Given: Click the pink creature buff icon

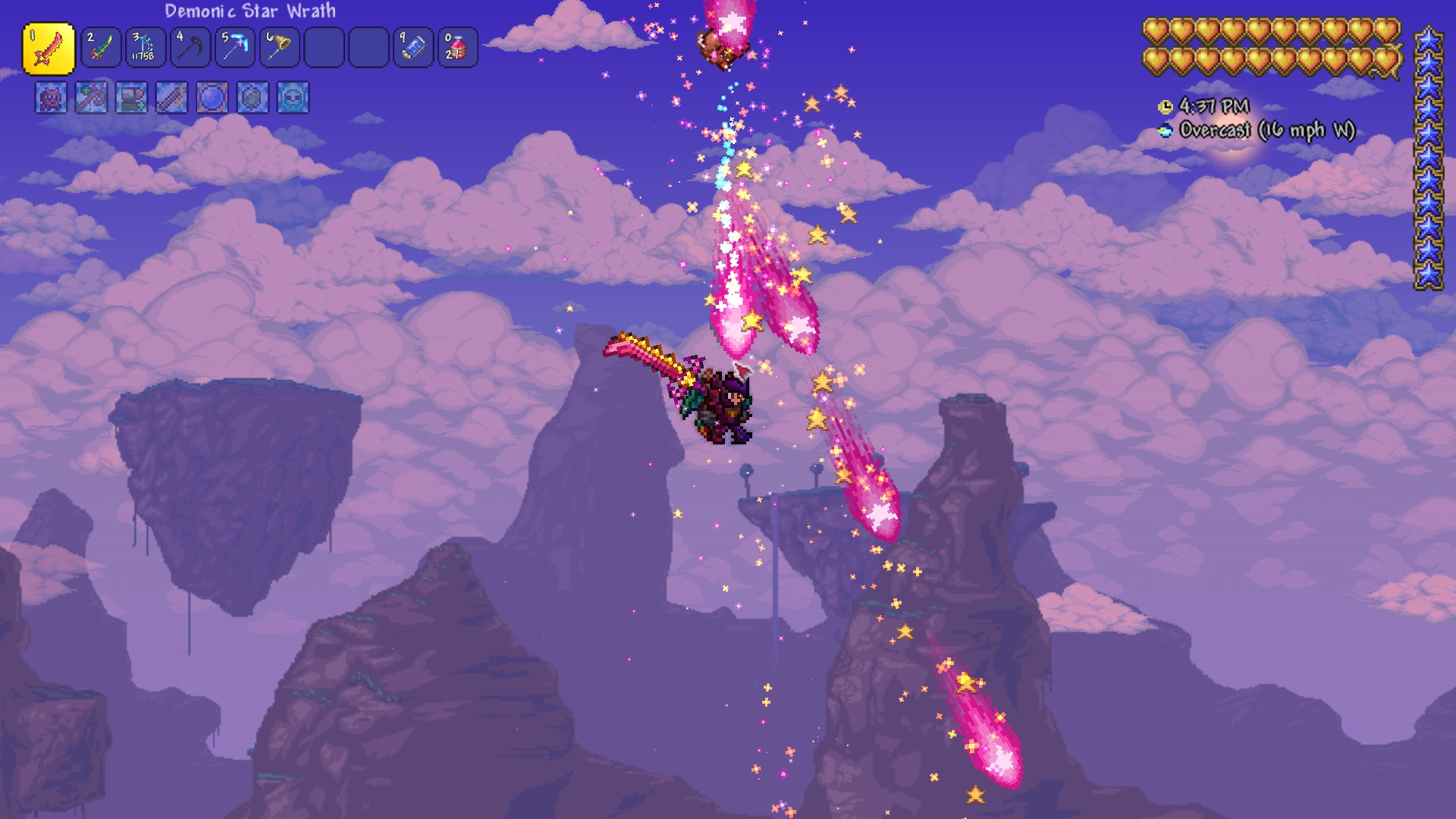Looking at the screenshot, I should click(51, 98).
